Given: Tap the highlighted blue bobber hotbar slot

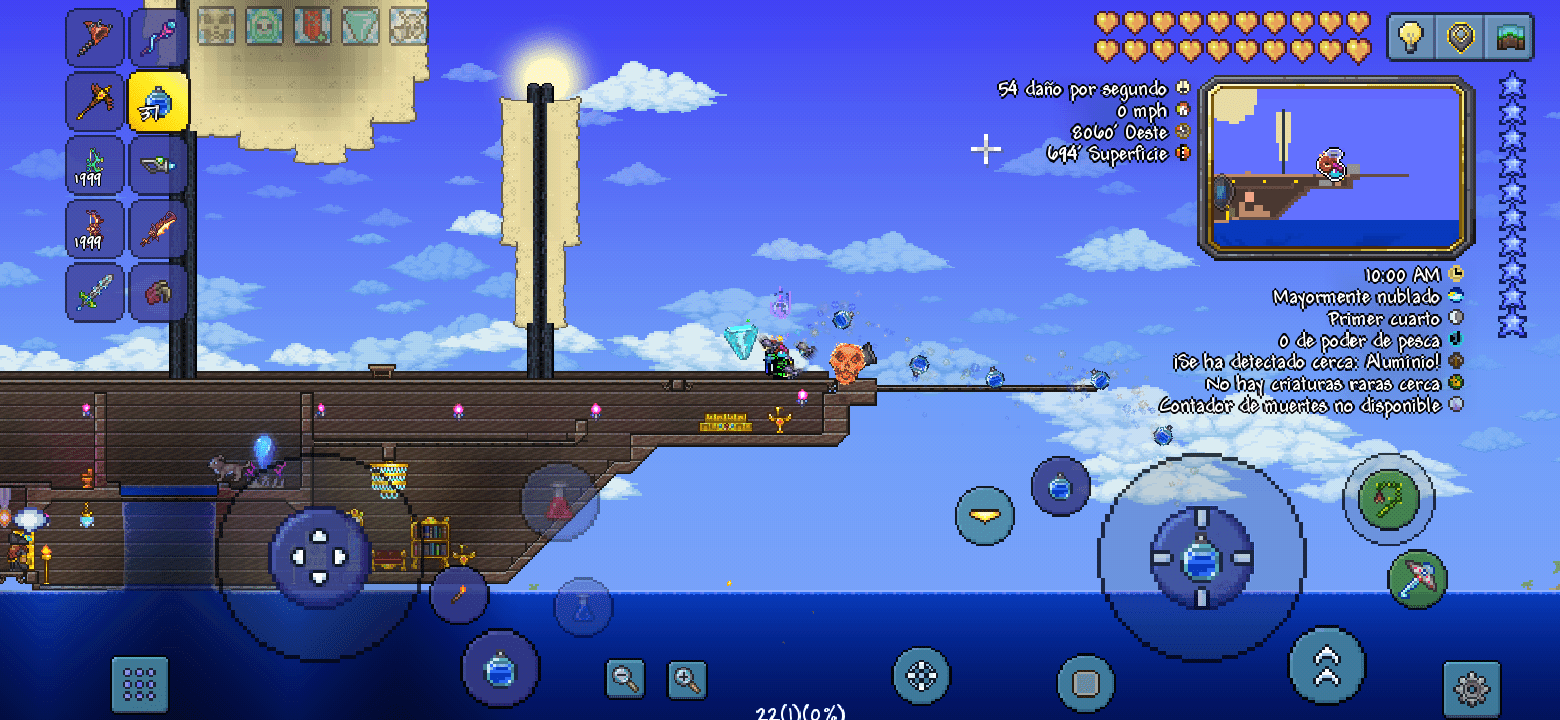Looking at the screenshot, I should tap(158, 99).
